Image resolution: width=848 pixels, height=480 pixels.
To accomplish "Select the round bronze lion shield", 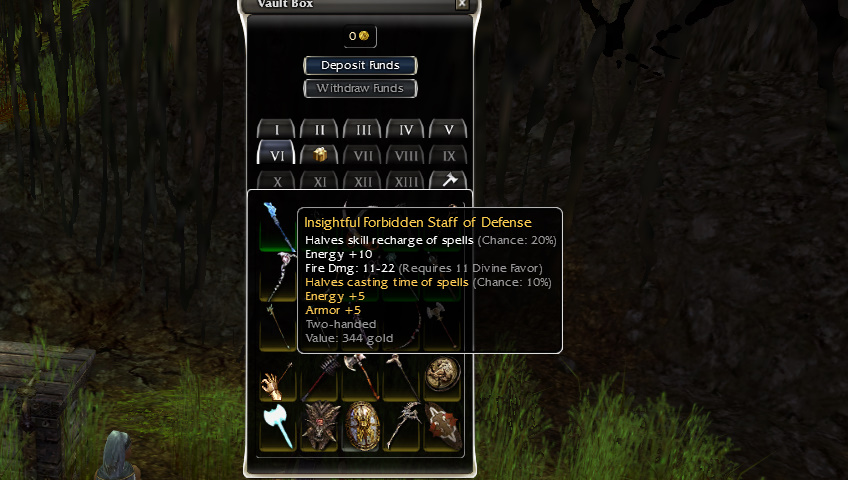I will coord(442,375).
